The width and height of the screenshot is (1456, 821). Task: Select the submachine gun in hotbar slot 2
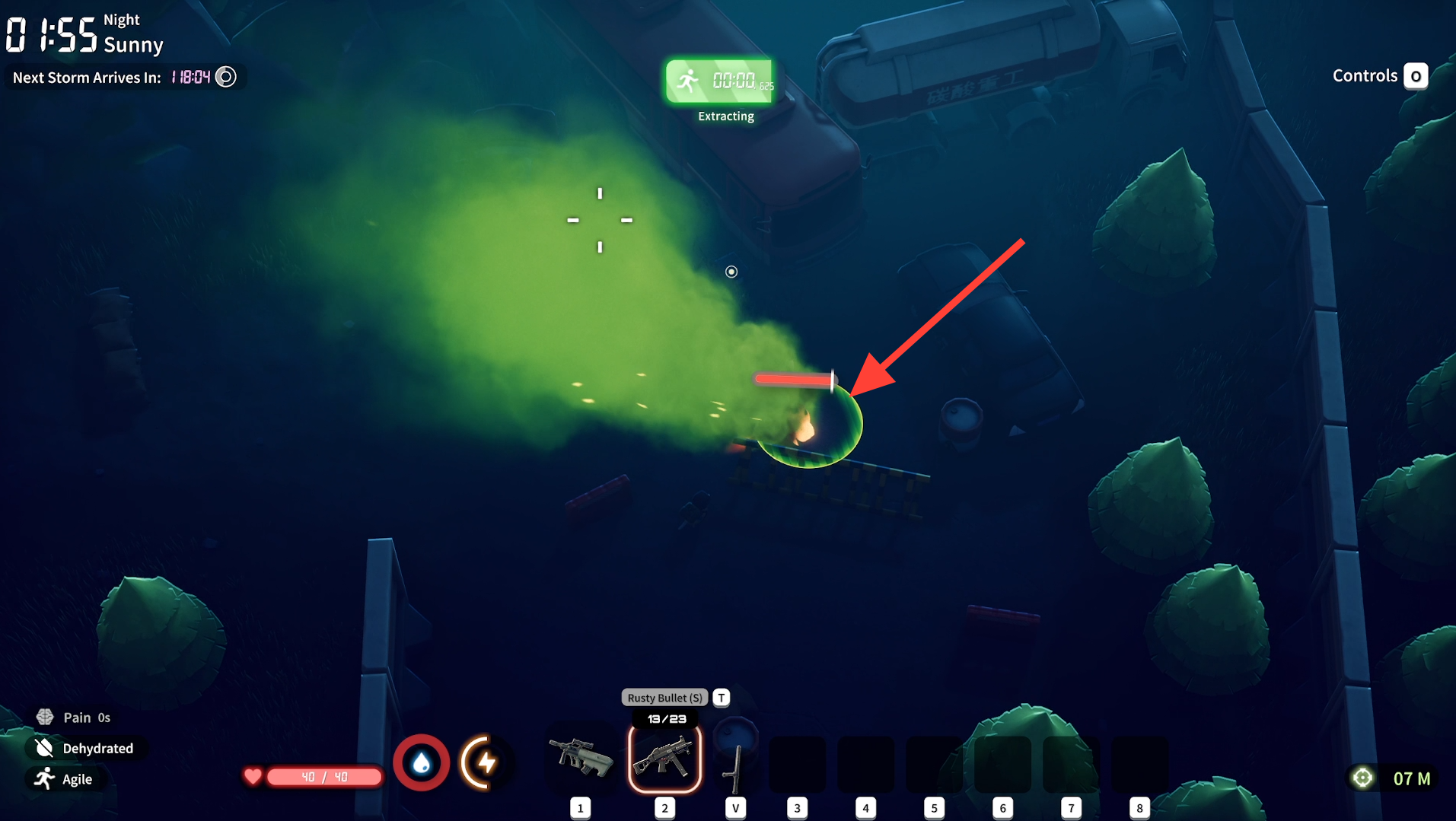(x=664, y=759)
